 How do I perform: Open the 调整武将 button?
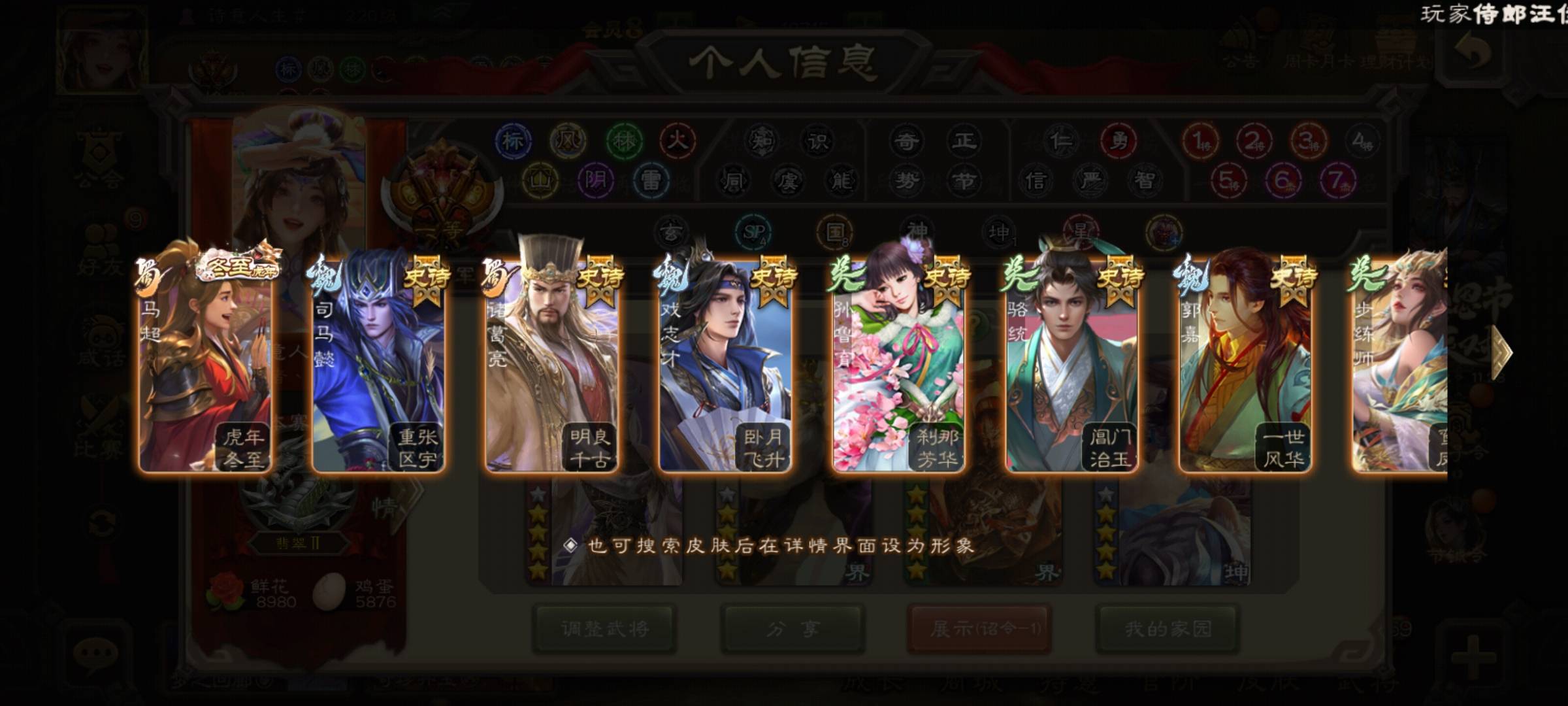tap(604, 629)
